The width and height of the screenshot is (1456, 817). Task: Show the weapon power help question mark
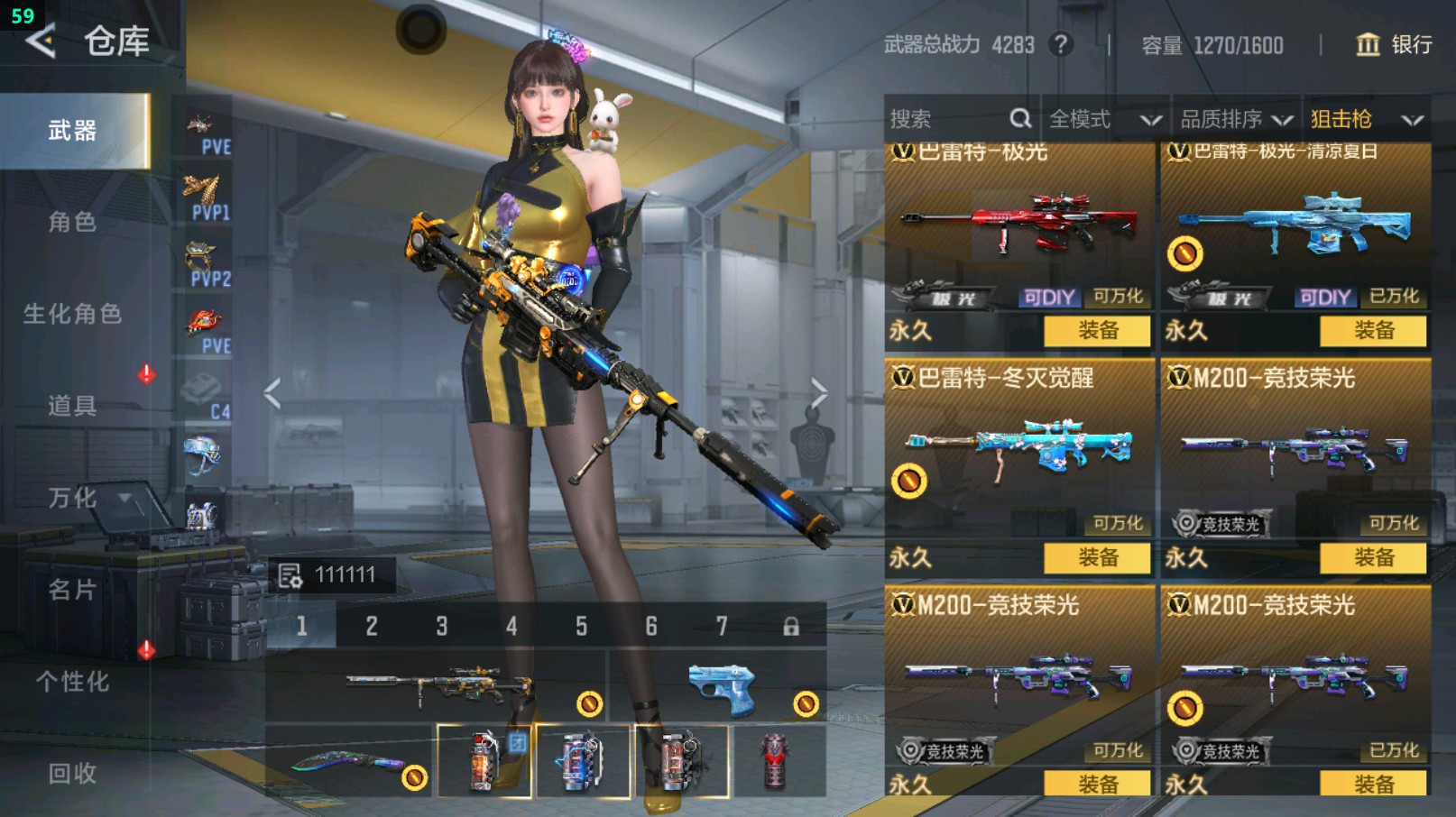[x=1061, y=44]
